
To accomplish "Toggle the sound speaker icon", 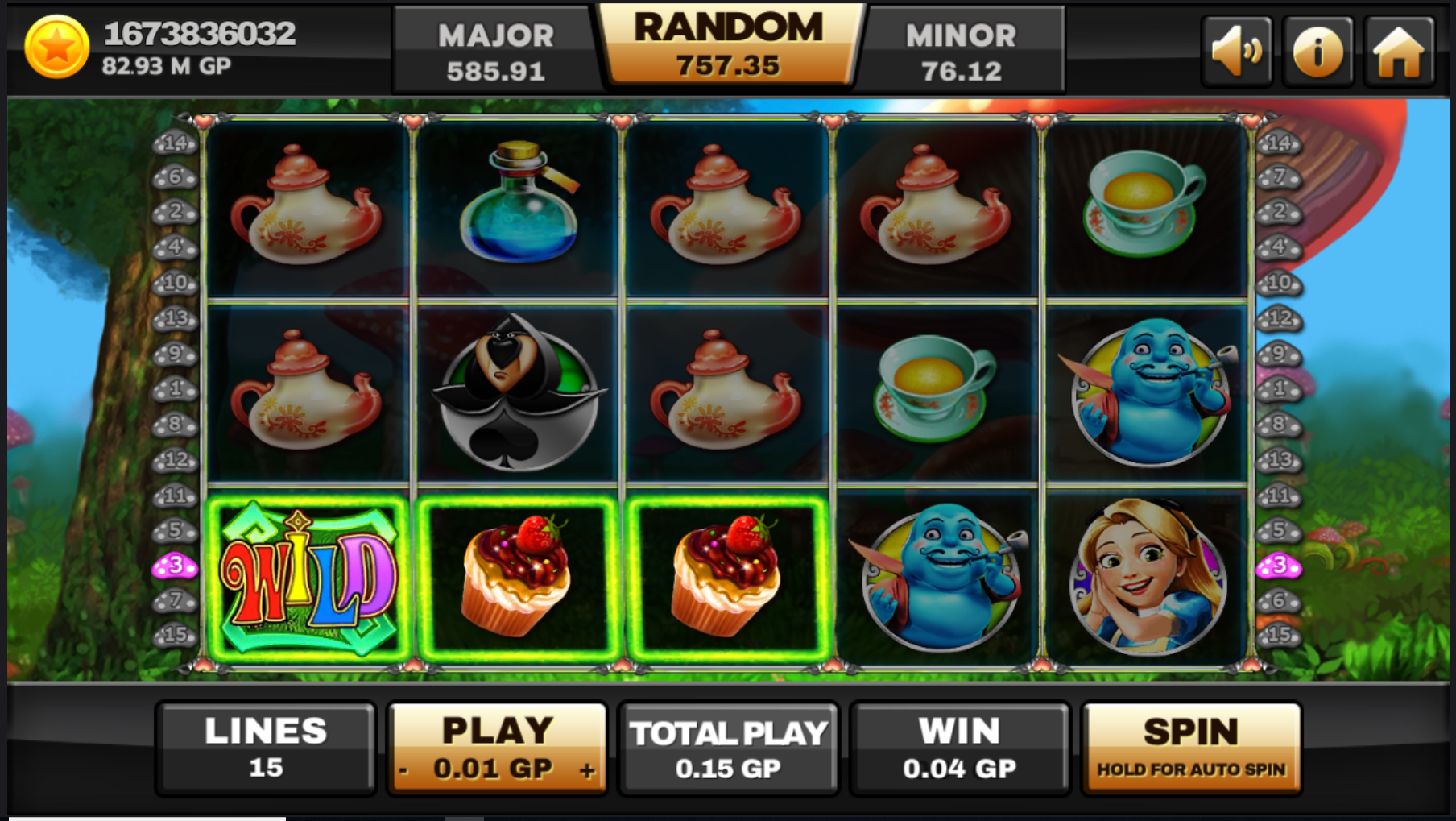I will [1236, 52].
